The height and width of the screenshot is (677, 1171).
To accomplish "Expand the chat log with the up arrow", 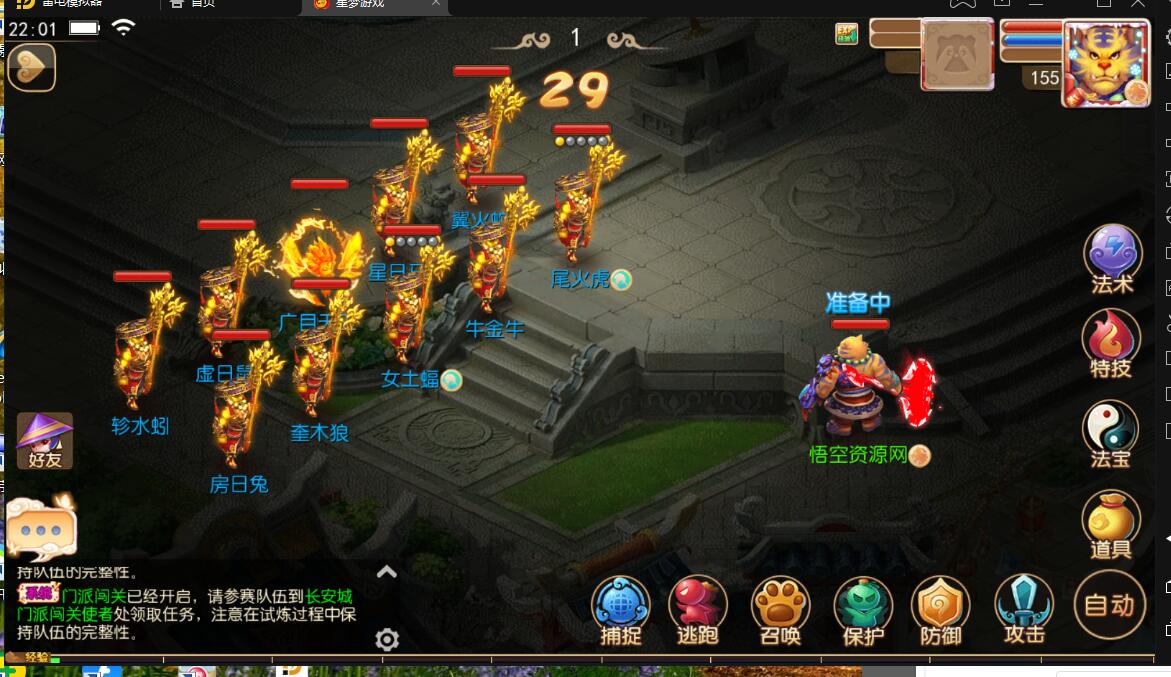I will click(387, 572).
